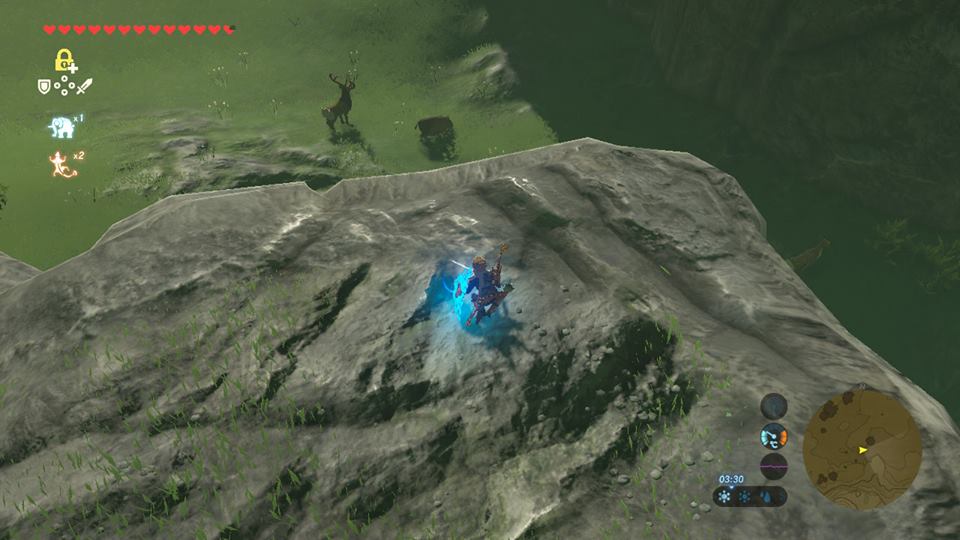Viewport: 960px width, 540px height.
Task: Select the shield quick-select icon
Action: [44, 87]
